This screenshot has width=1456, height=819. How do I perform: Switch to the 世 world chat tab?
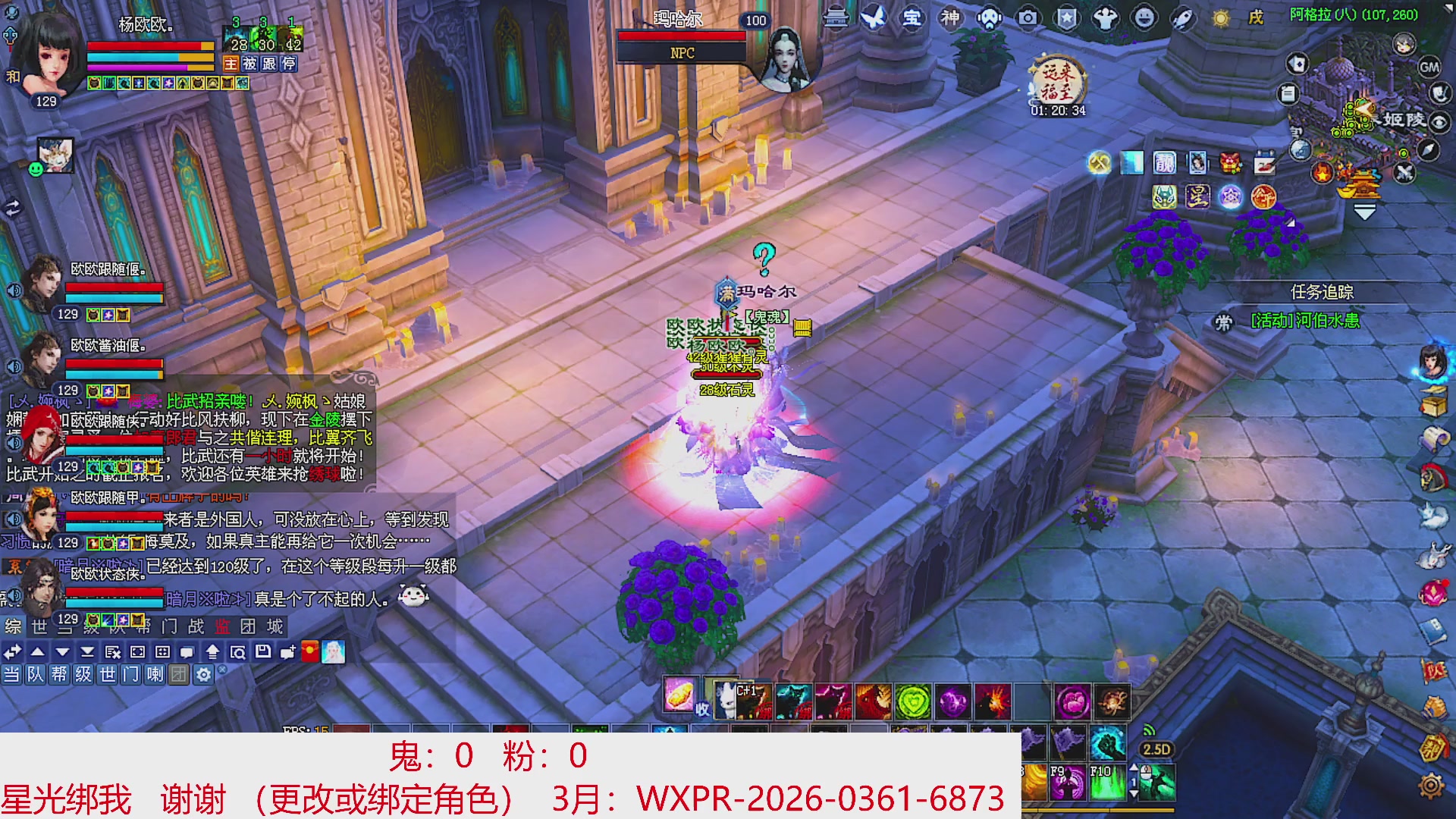(108, 673)
